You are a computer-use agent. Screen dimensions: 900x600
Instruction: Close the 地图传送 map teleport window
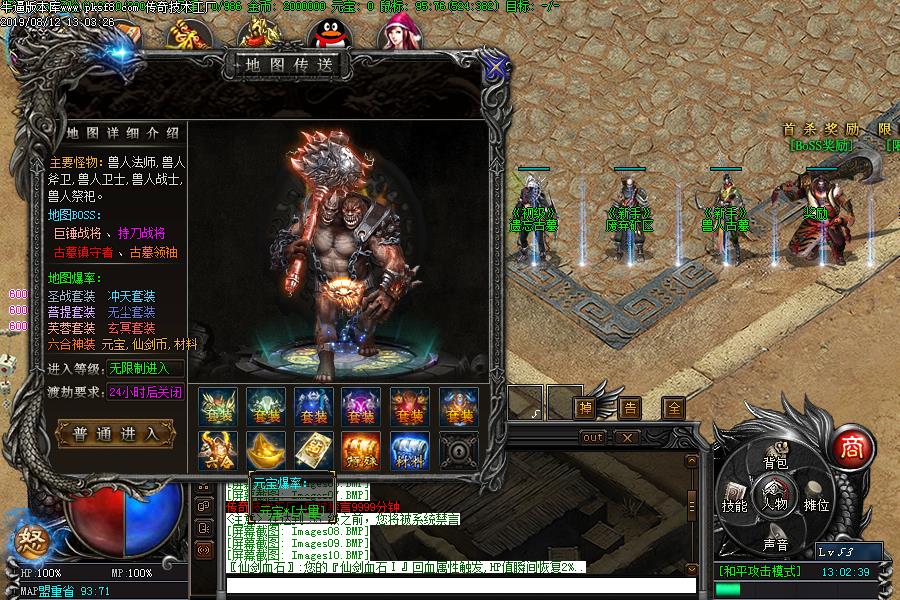[x=494, y=67]
